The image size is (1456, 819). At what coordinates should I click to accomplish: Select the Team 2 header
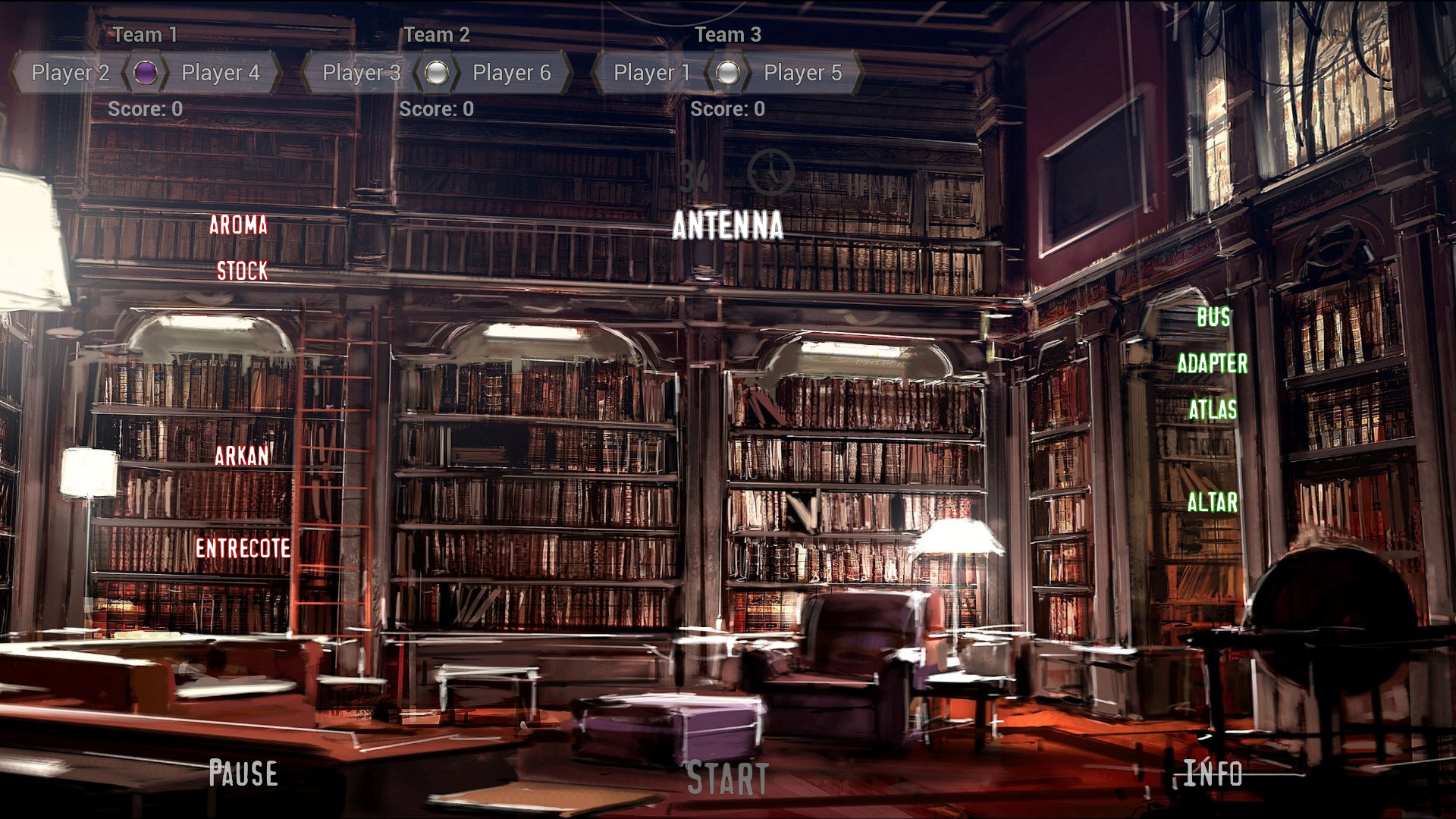point(438,34)
